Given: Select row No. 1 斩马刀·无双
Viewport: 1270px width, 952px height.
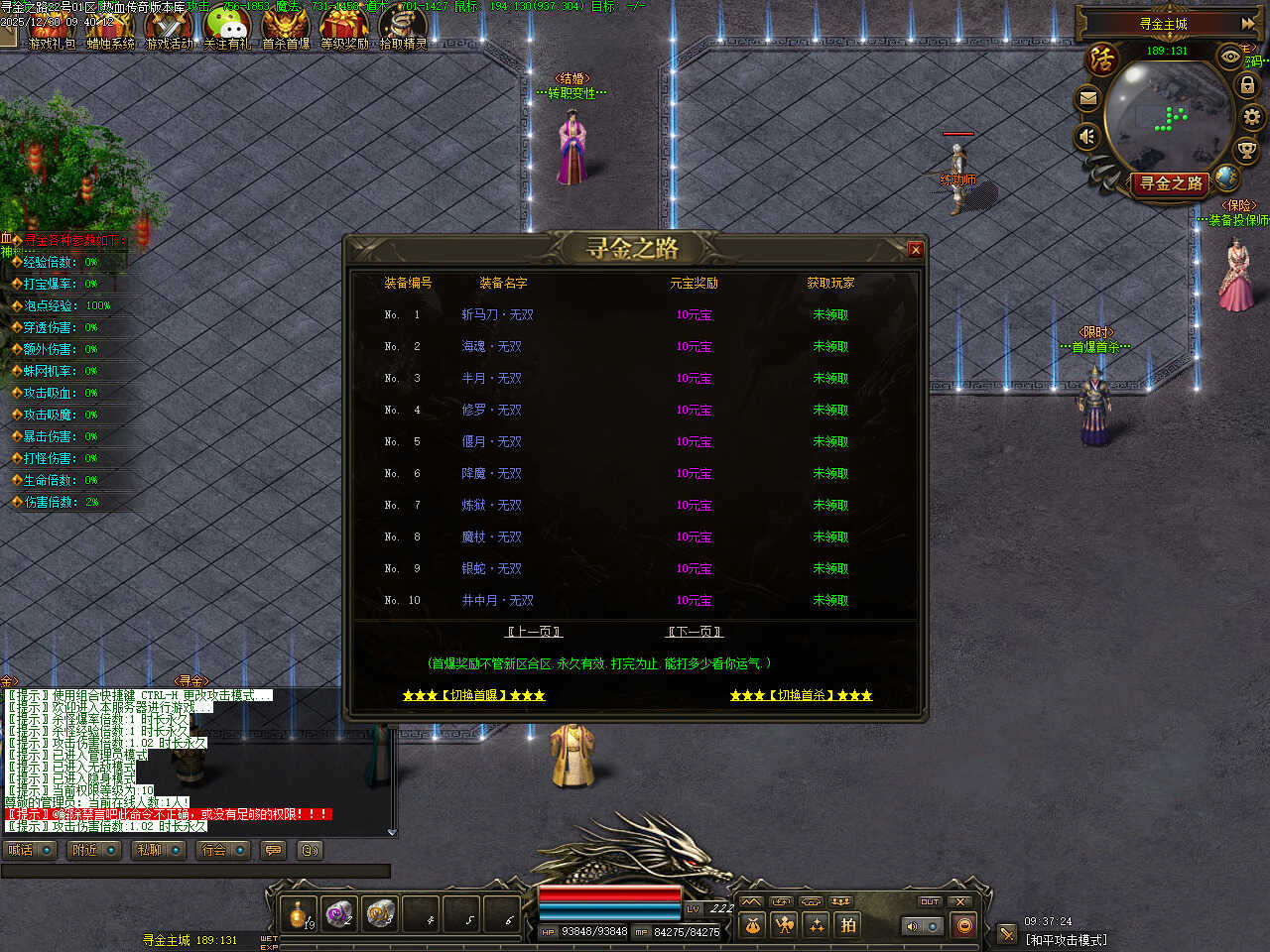Looking at the screenshot, I should (x=497, y=314).
